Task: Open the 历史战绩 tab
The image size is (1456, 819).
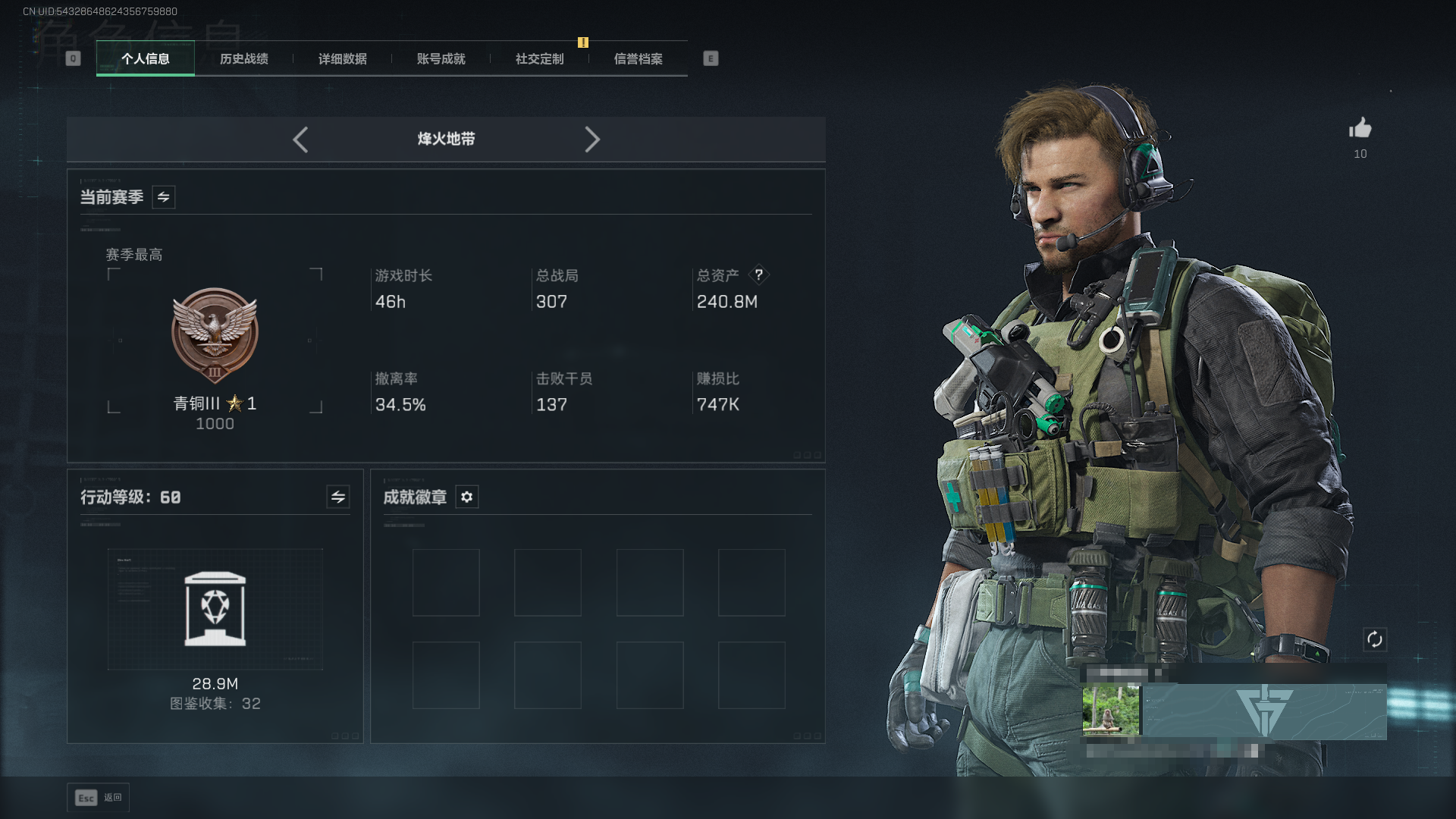Action: point(243,58)
